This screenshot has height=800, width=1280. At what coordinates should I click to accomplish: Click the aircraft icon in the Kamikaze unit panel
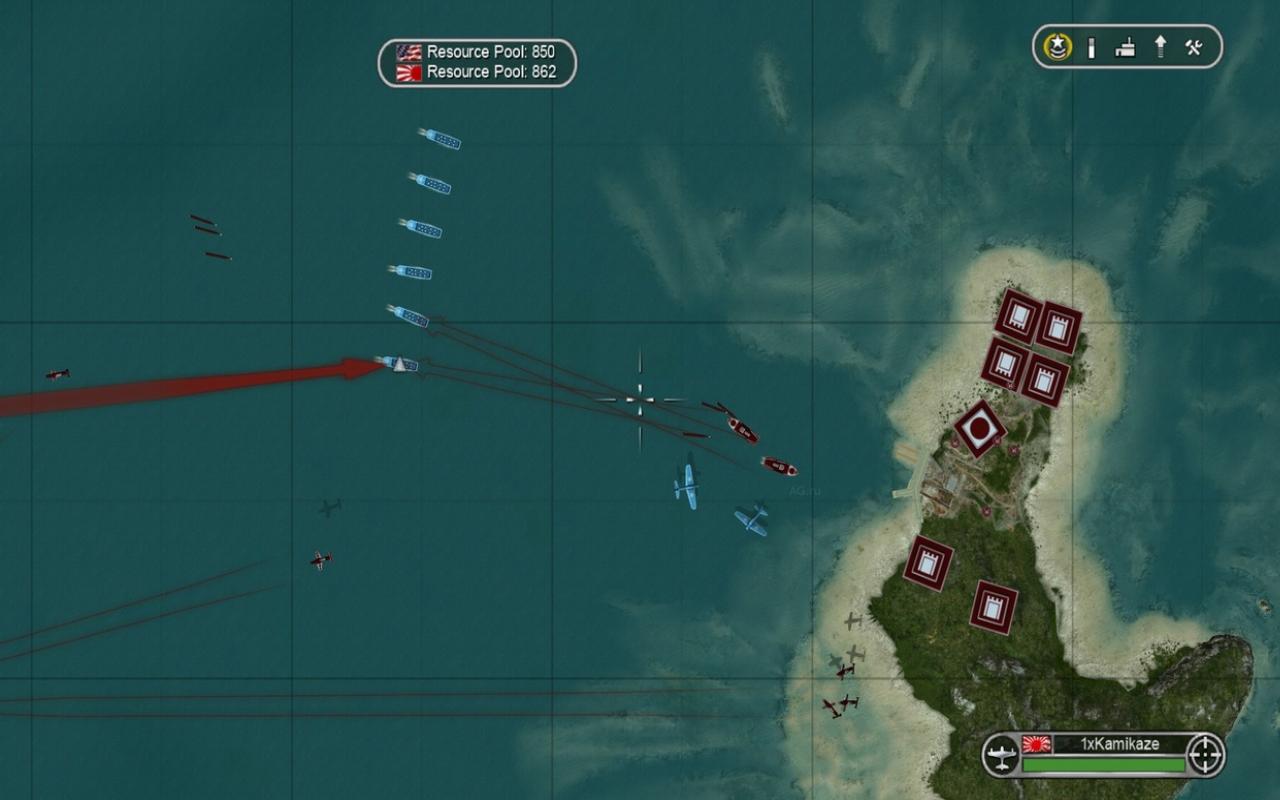click(1002, 753)
